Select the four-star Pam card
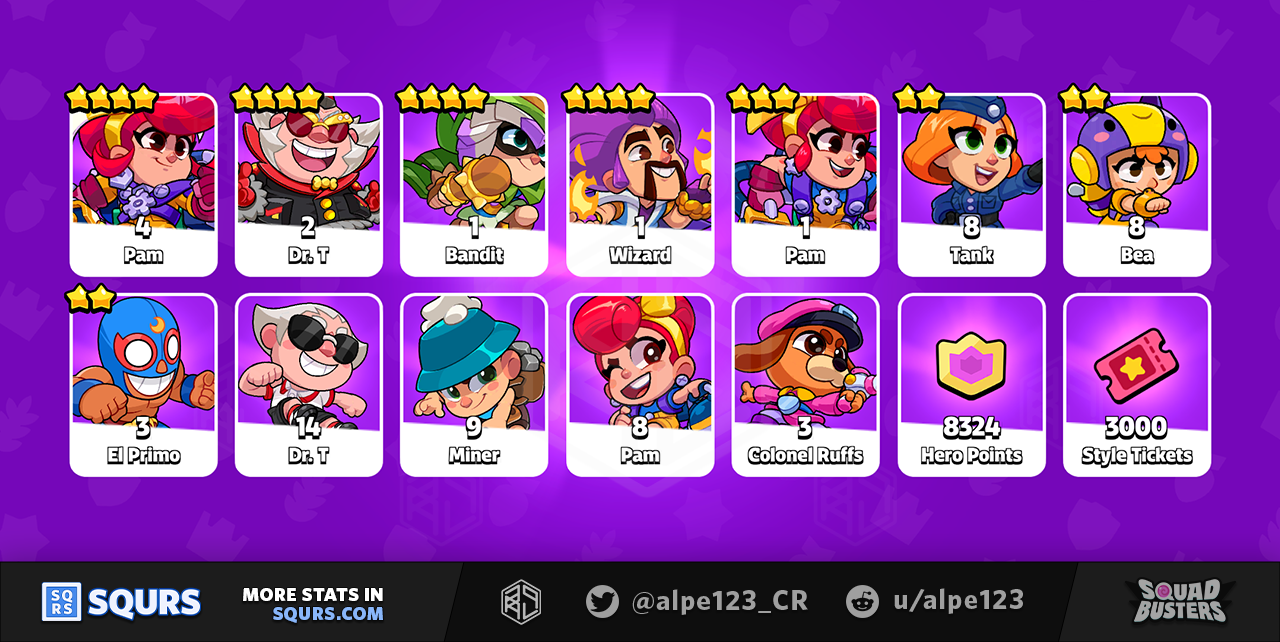The width and height of the screenshot is (1280, 642). [x=143, y=185]
